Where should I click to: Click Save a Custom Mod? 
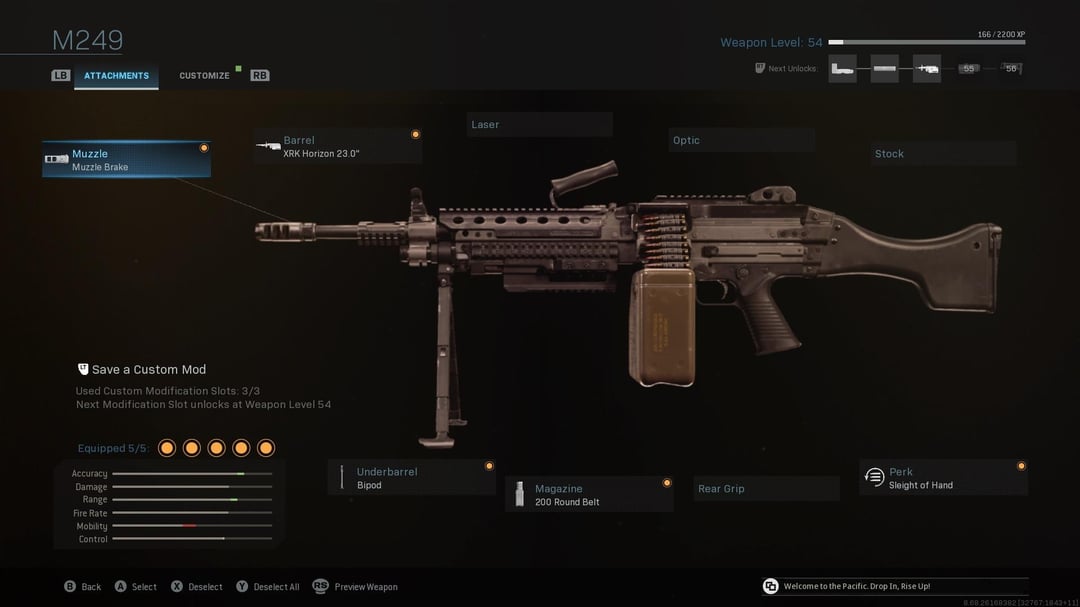(x=148, y=370)
